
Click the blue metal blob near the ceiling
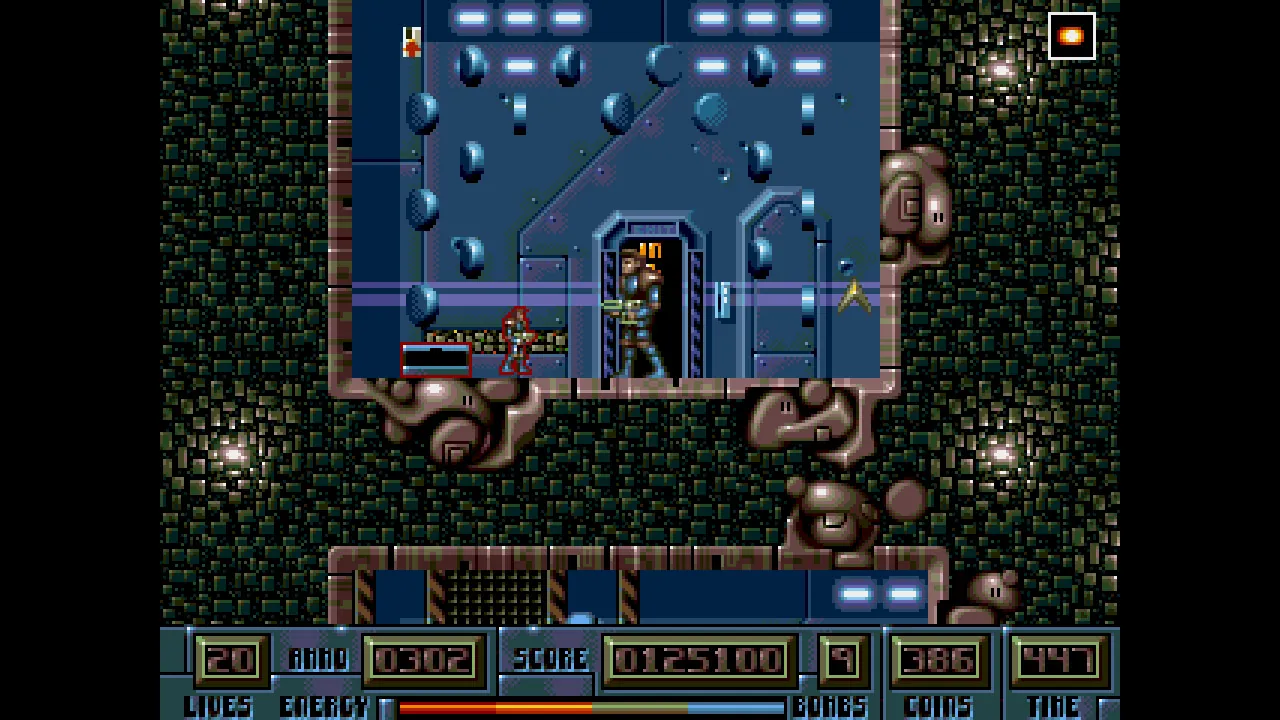coord(470,65)
